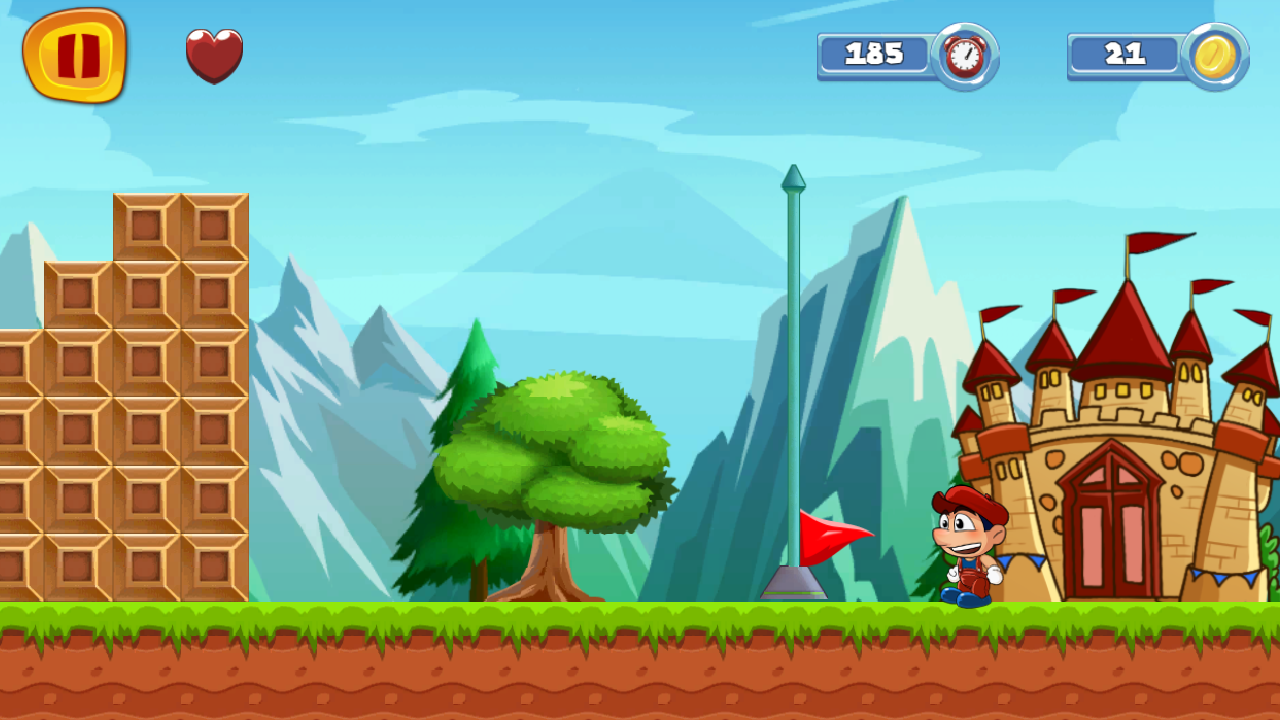Select the player character in red cap
Screen dimensions: 1280x720
(965, 545)
